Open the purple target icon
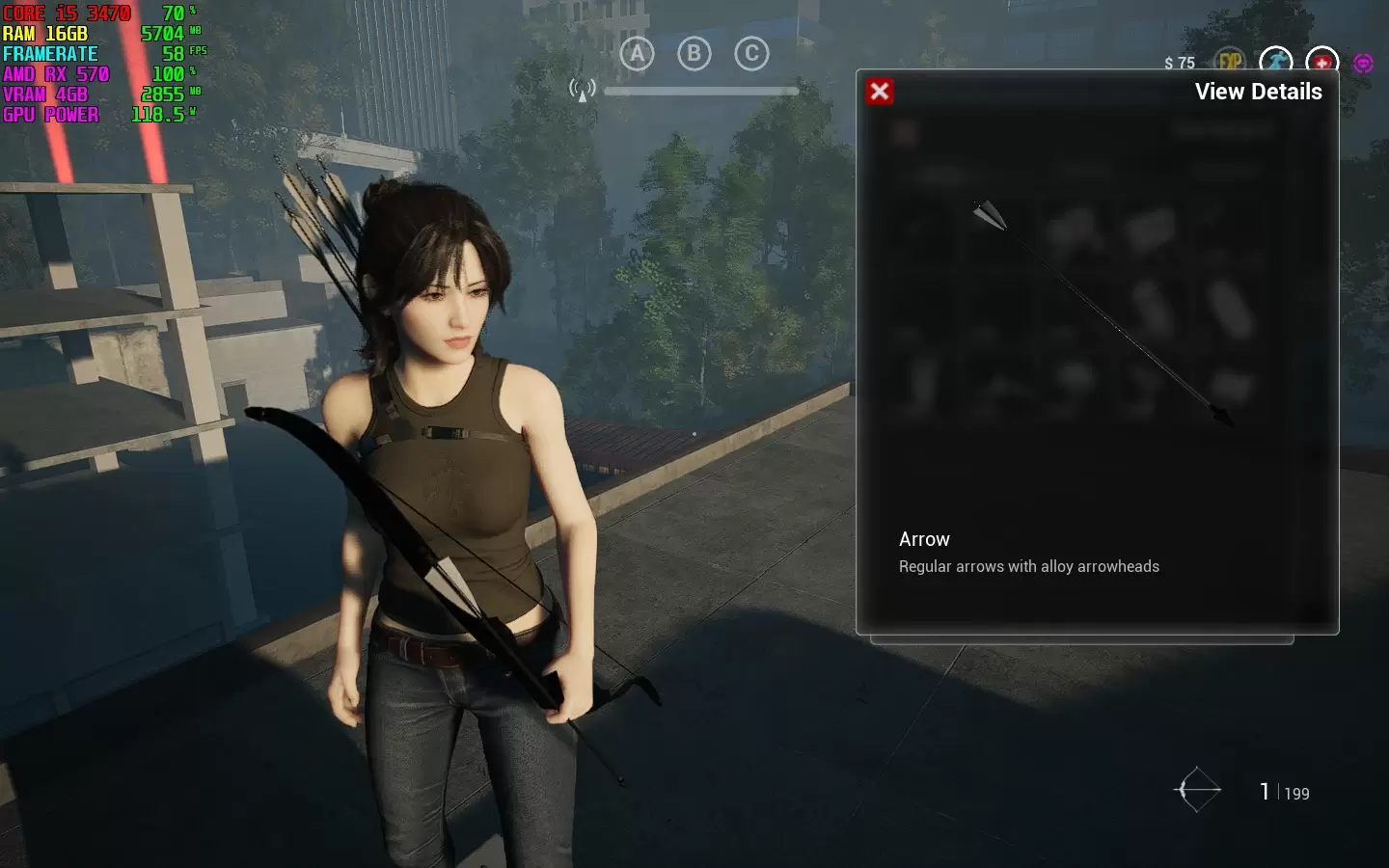The height and width of the screenshot is (868, 1389). [1363, 63]
